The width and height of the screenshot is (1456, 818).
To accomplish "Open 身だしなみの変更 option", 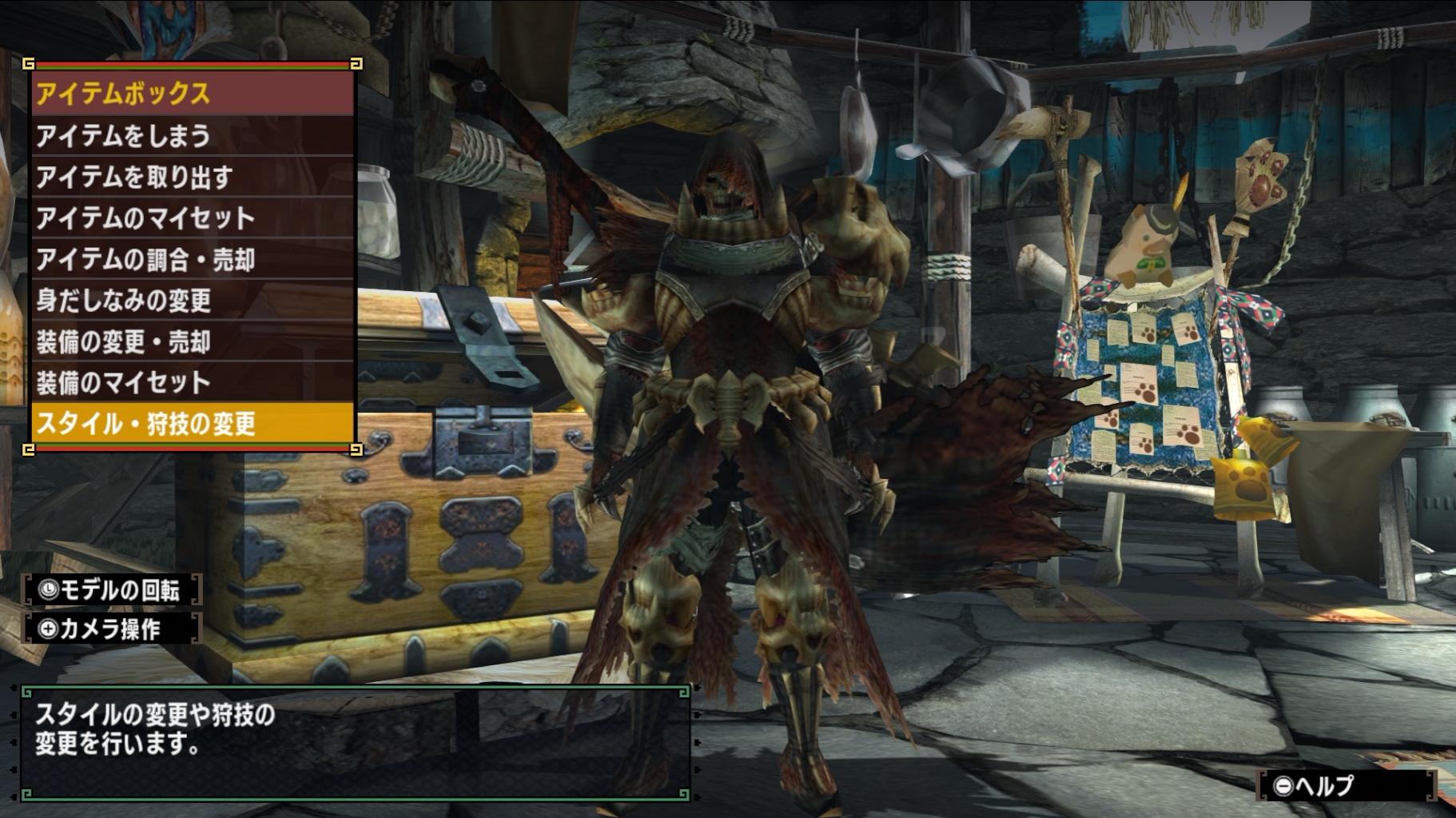I will pos(192,301).
